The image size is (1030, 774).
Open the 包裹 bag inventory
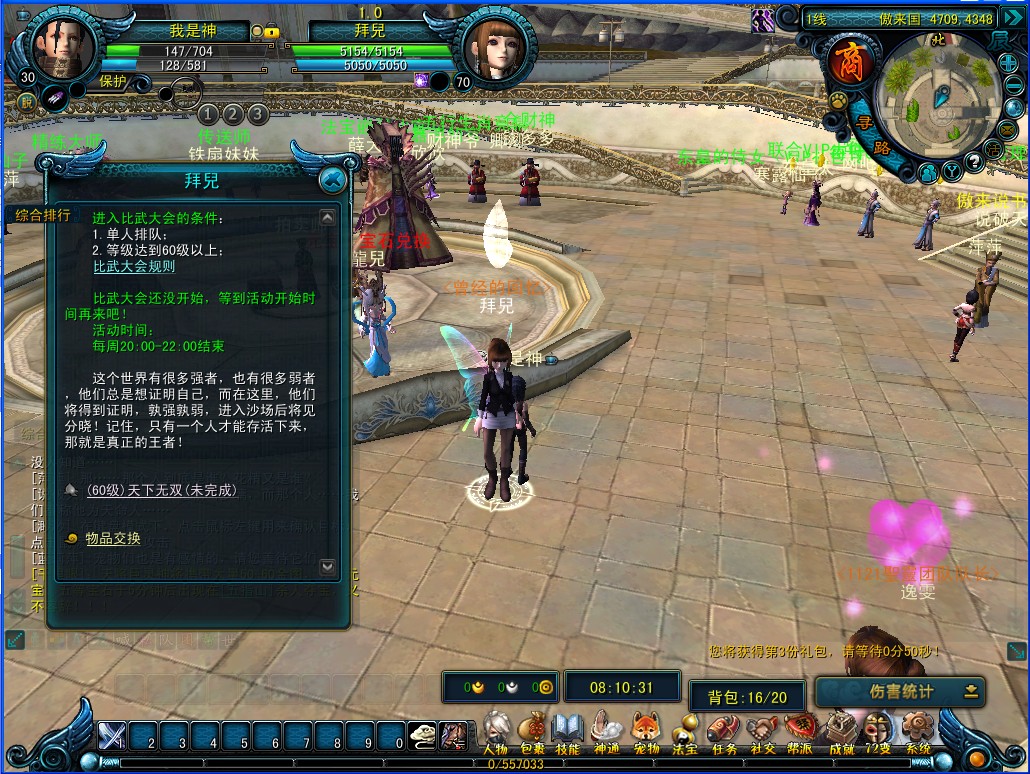tap(533, 731)
